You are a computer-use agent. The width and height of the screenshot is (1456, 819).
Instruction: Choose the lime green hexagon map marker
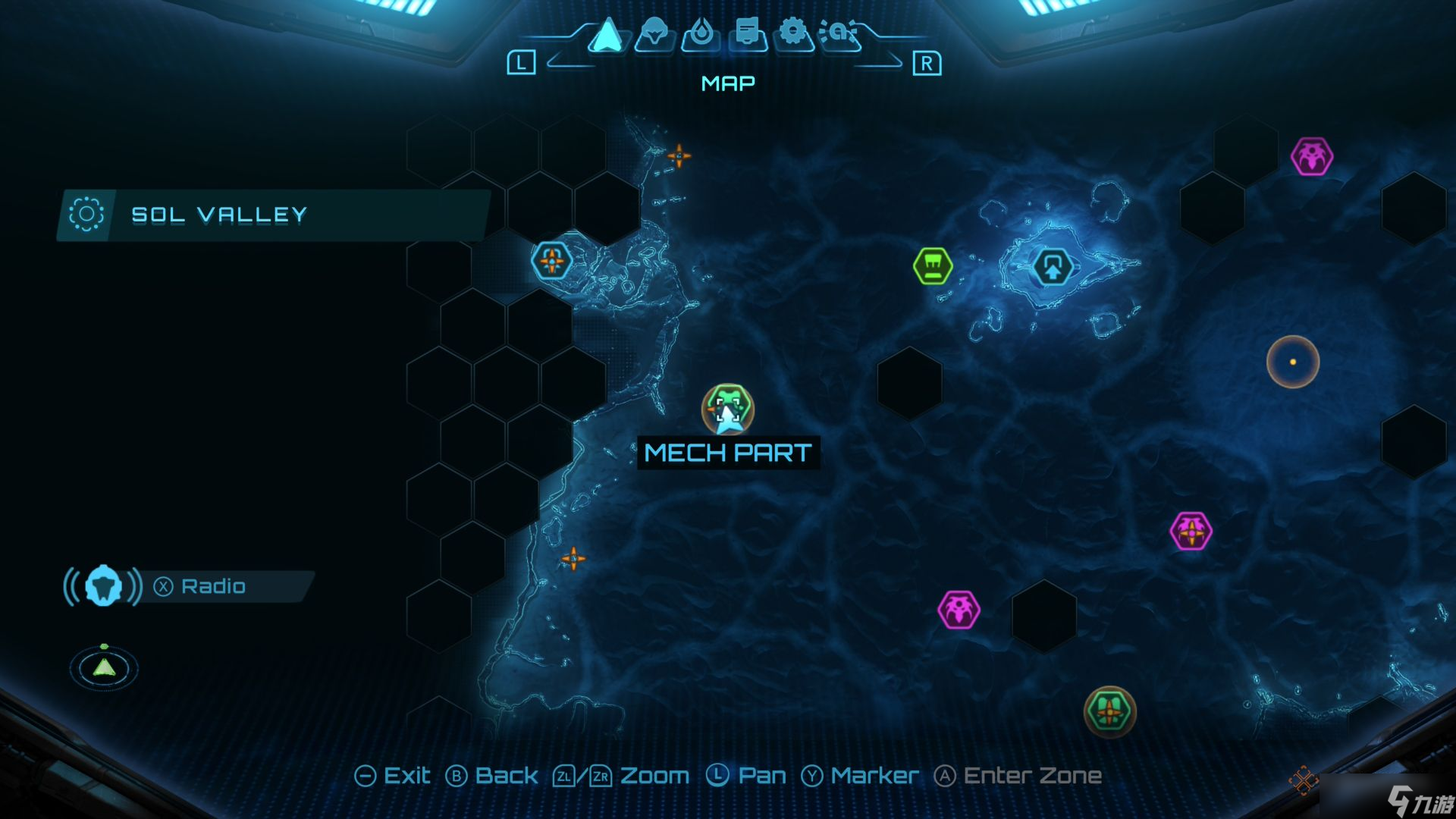click(x=932, y=266)
